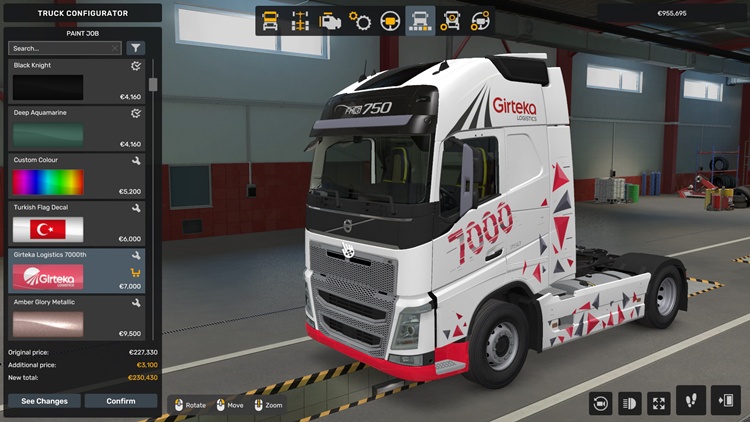Open the See Changes summary

[45, 401]
